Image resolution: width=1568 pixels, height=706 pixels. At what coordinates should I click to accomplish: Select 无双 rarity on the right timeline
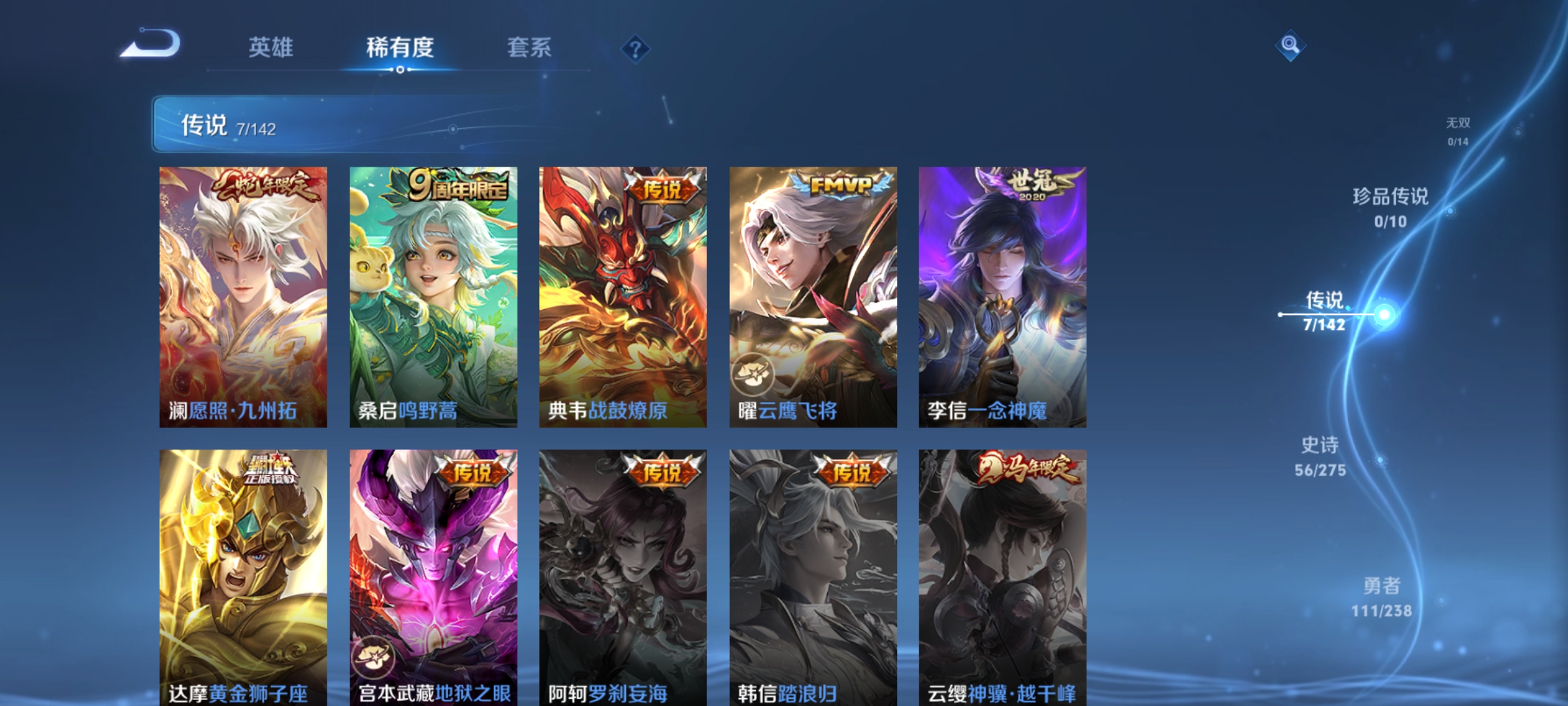pyautogui.click(x=1458, y=131)
